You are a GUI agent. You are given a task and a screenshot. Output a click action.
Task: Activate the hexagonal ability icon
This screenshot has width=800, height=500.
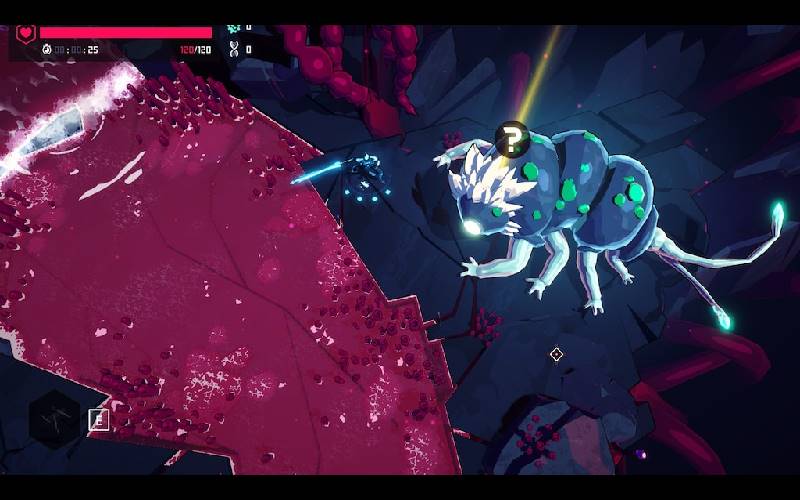pyautogui.click(x=53, y=419)
